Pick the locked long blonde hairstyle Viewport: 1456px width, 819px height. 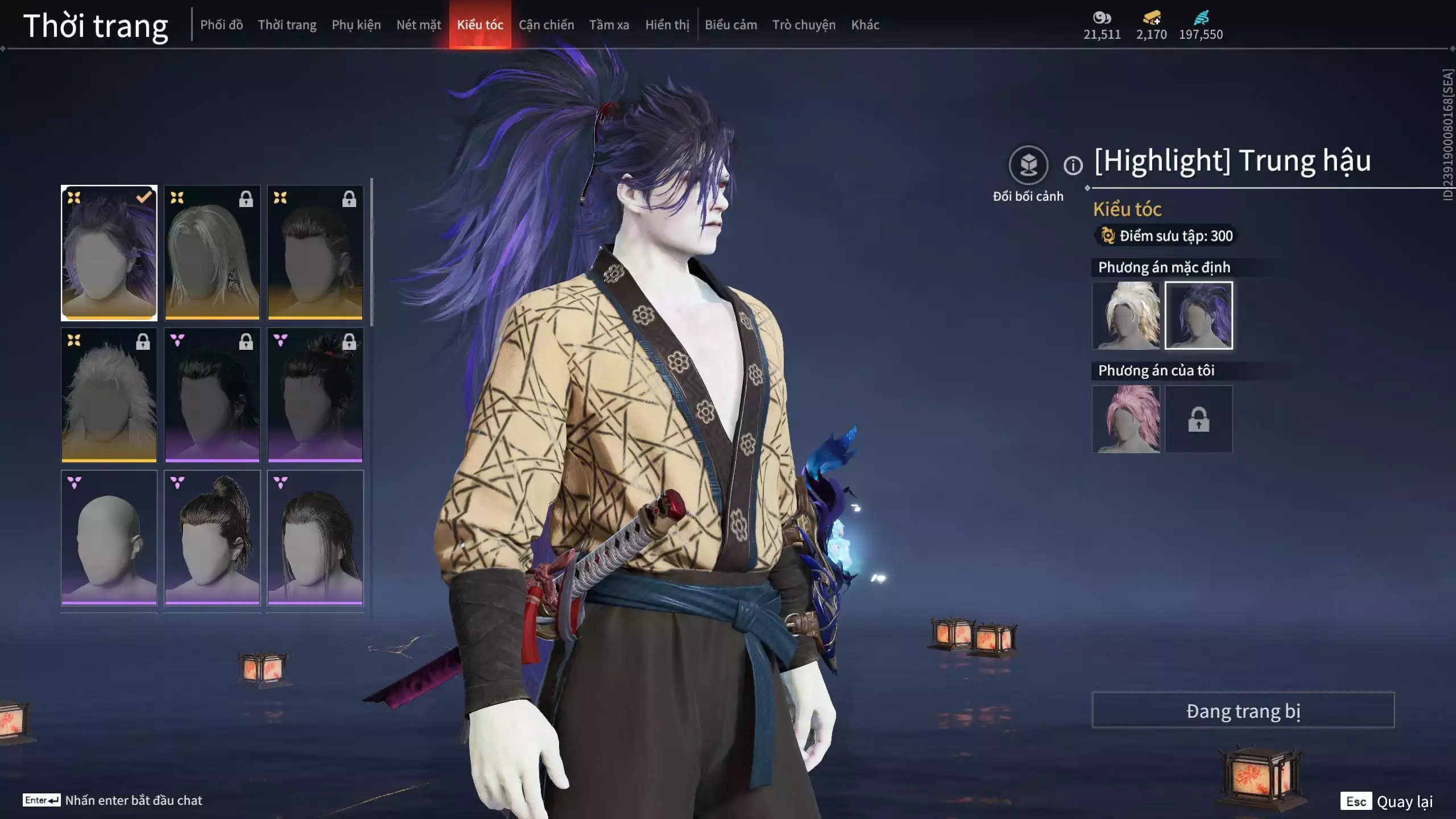(212, 253)
